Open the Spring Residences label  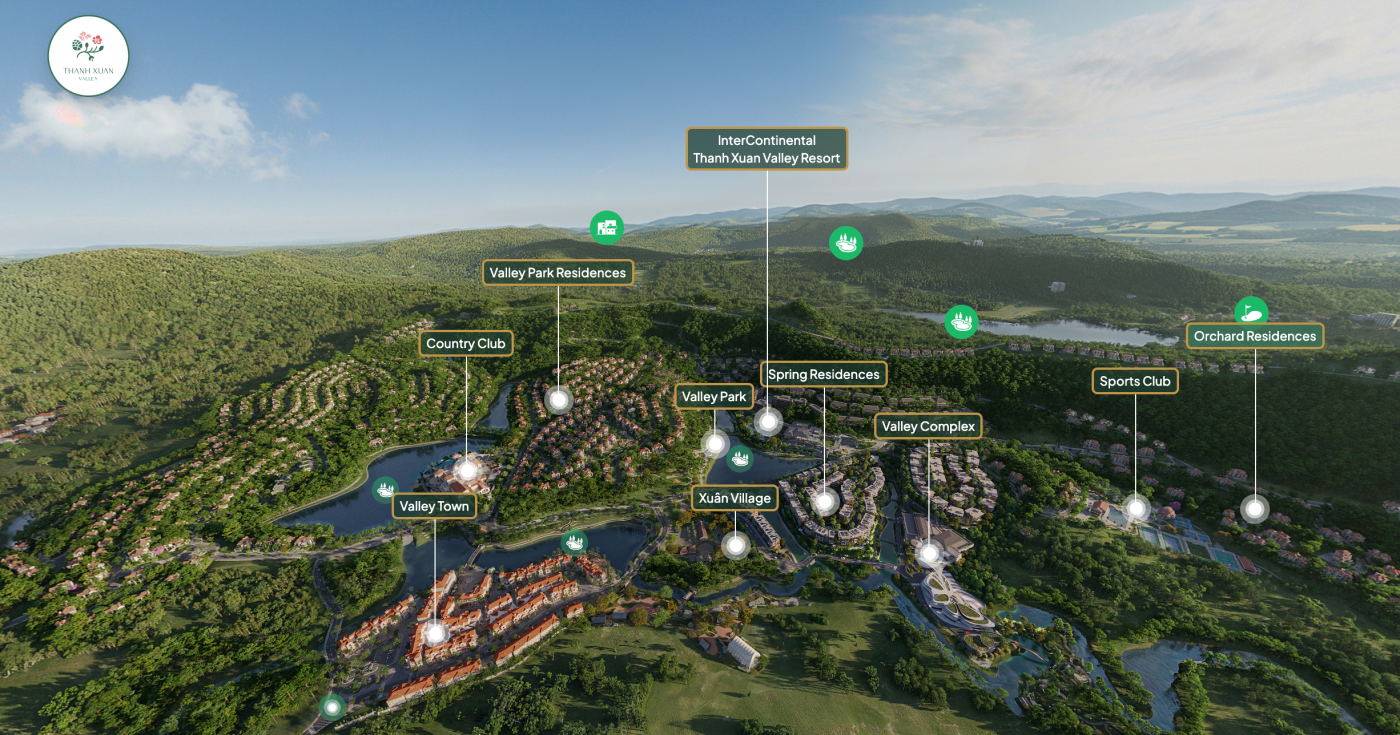824,375
